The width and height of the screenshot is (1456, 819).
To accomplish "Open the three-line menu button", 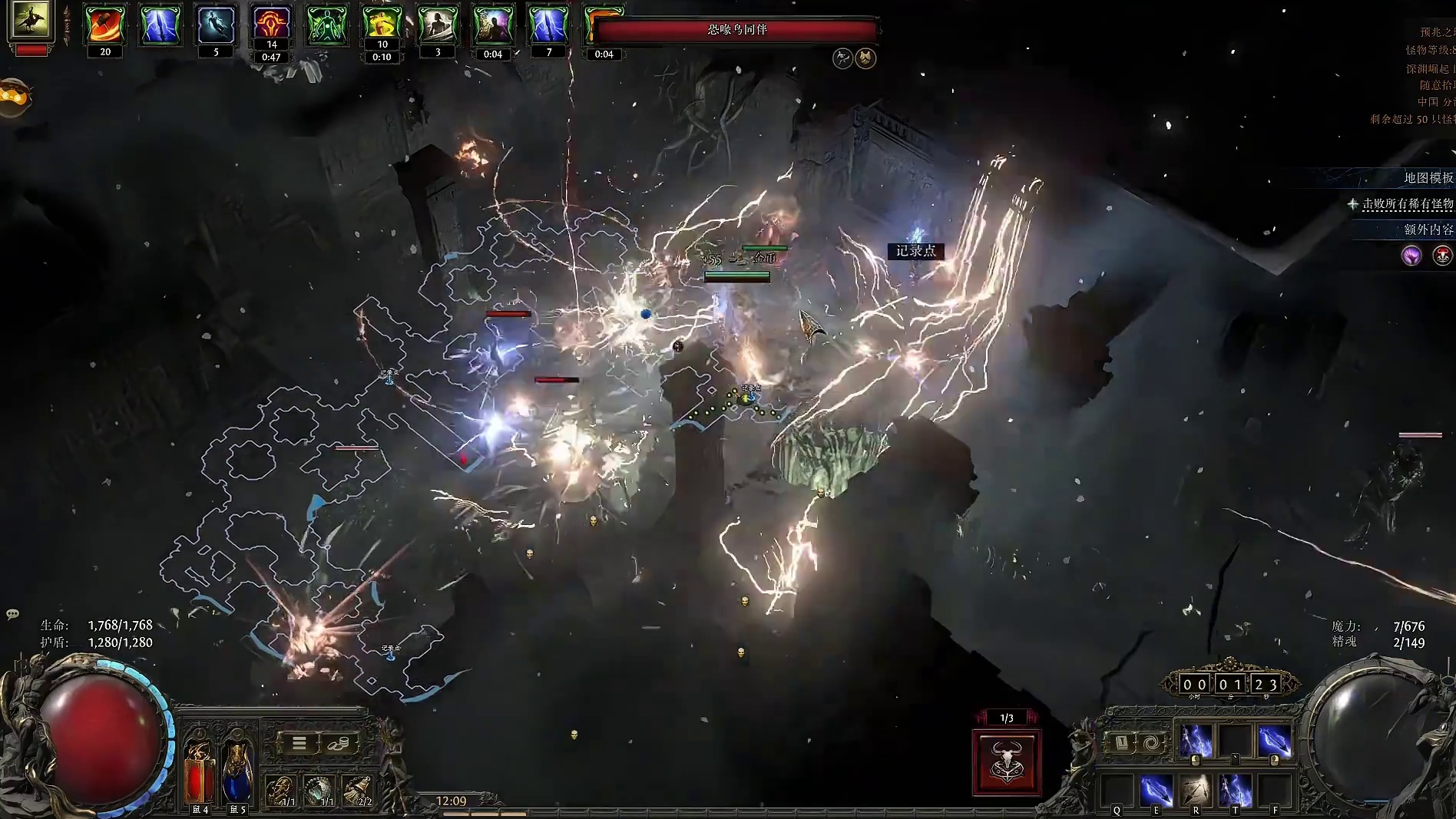I will coord(299,743).
